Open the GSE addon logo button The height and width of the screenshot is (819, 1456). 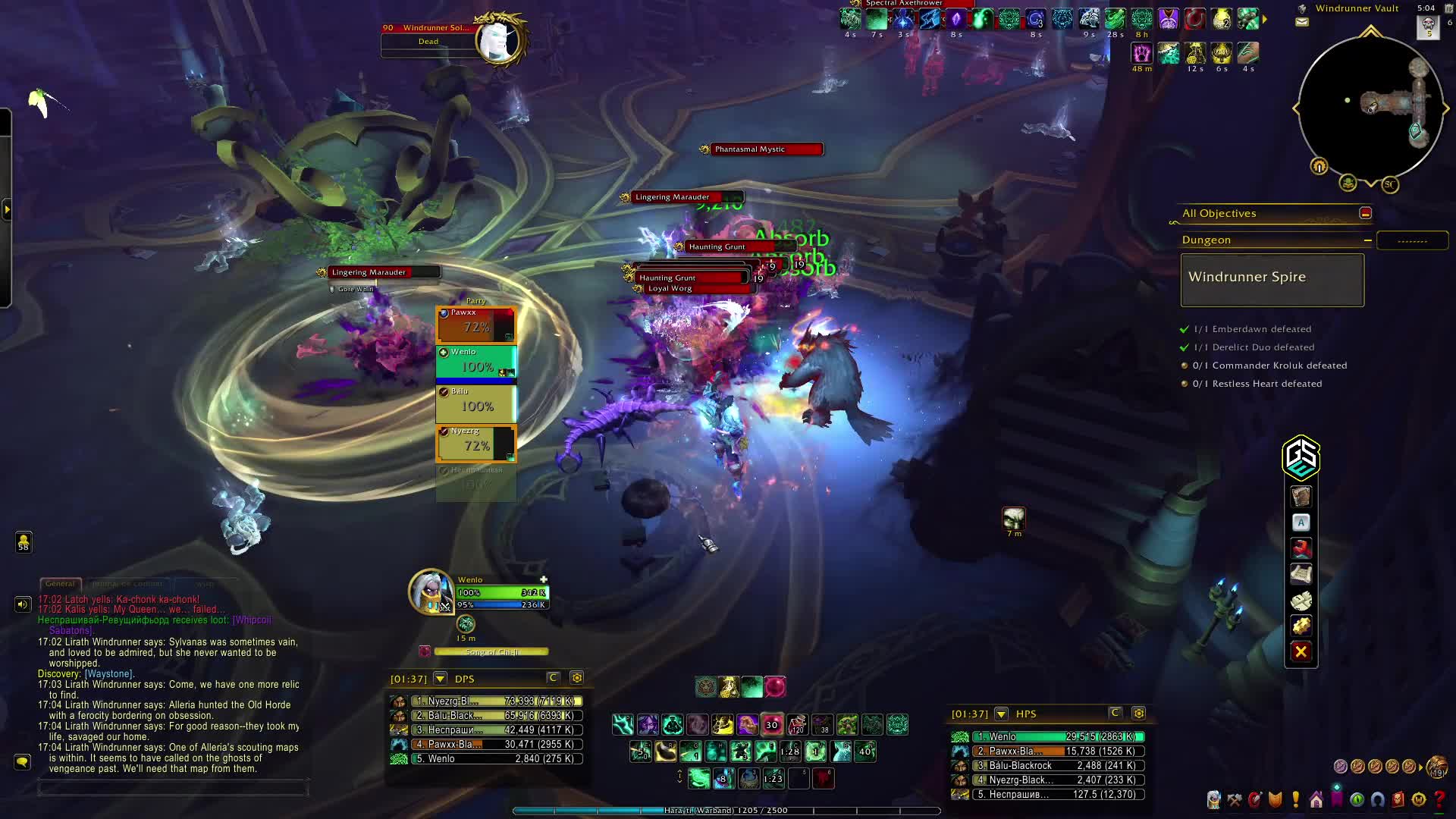point(1301,457)
